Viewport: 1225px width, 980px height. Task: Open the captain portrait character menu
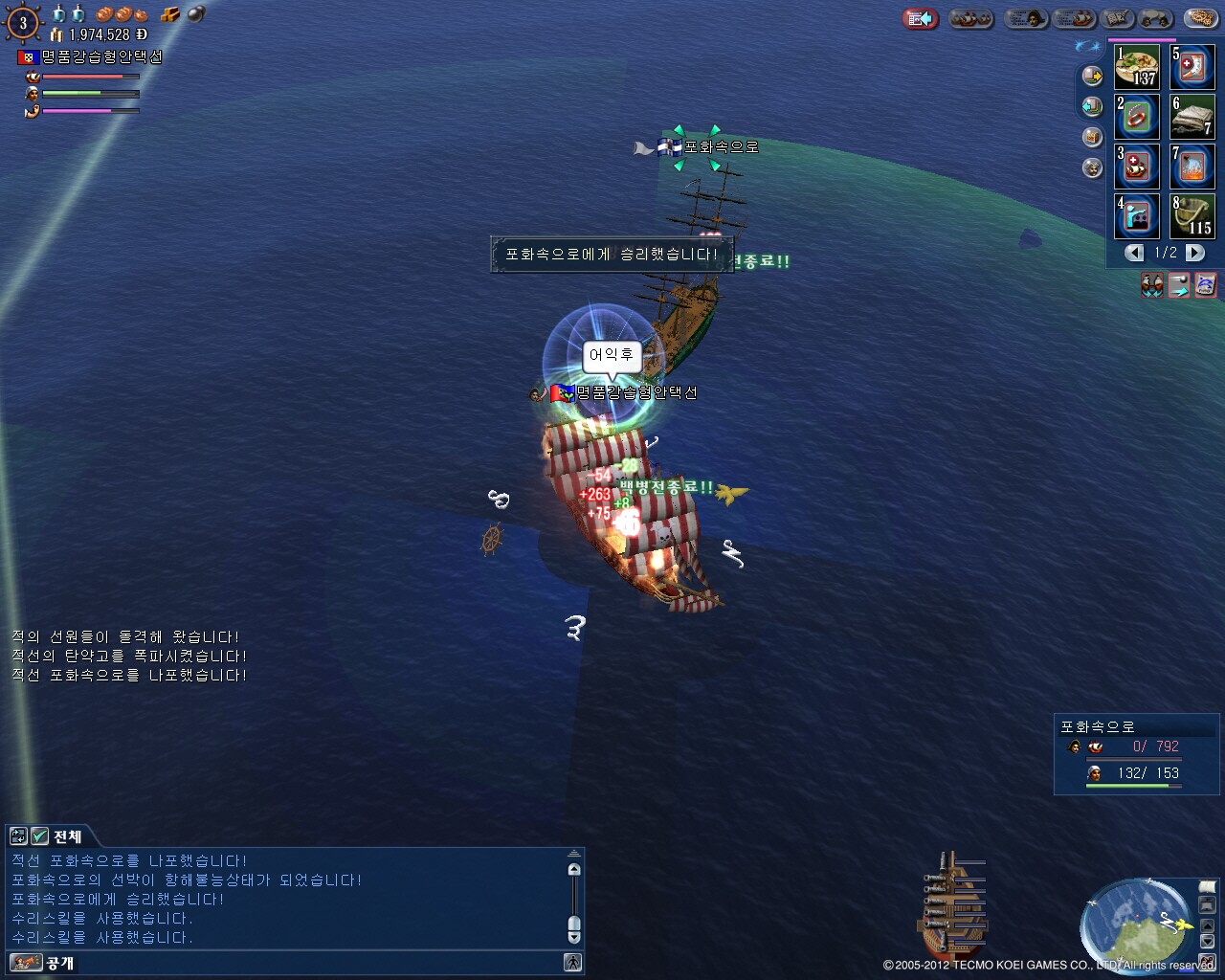pos(1025,18)
